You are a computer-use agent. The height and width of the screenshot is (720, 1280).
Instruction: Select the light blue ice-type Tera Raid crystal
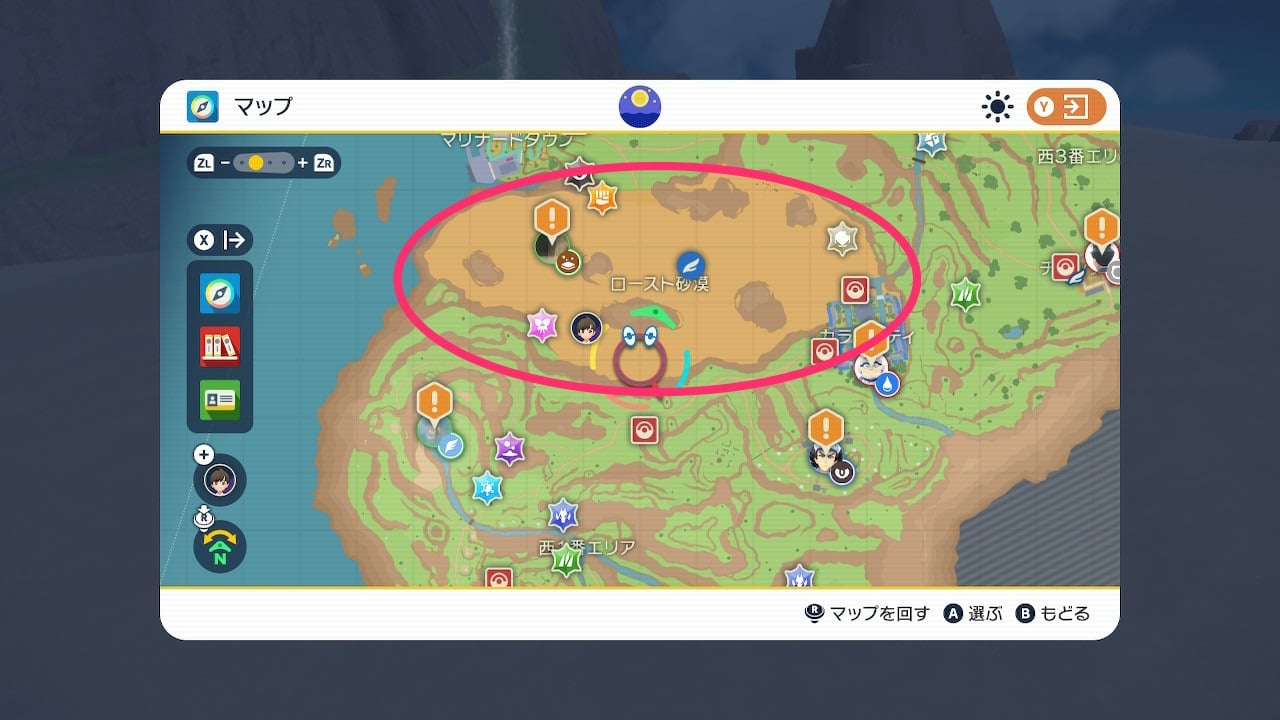(x=487, y=488)
